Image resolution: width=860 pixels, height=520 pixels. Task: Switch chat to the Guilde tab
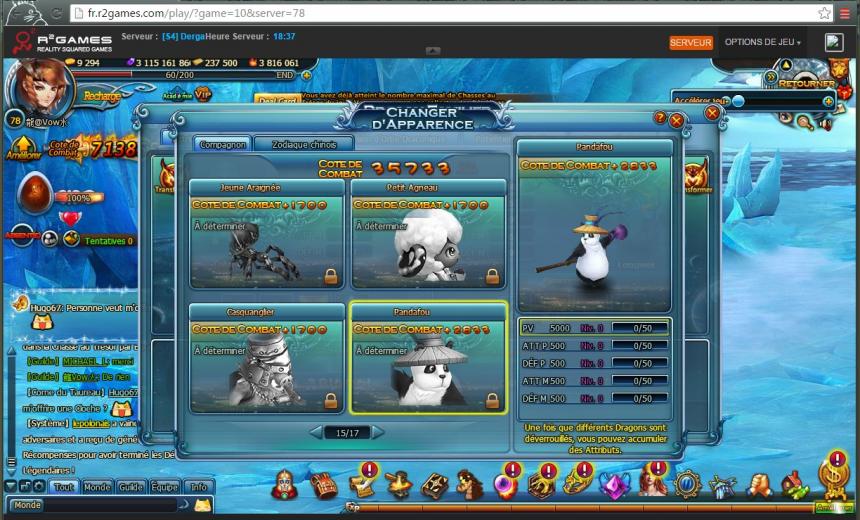click(131, 487)
